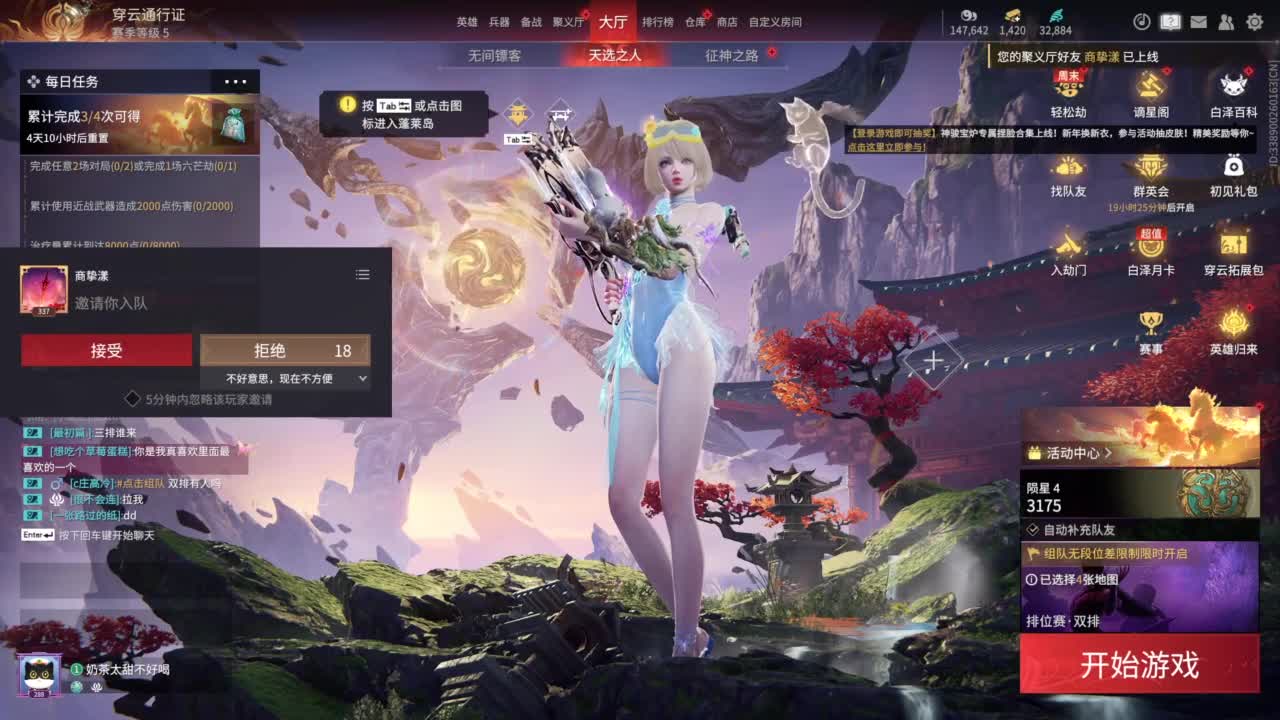Screen dimensions: 1280x720
Task: Open the settings gear icon
Action: [1253, 20]
